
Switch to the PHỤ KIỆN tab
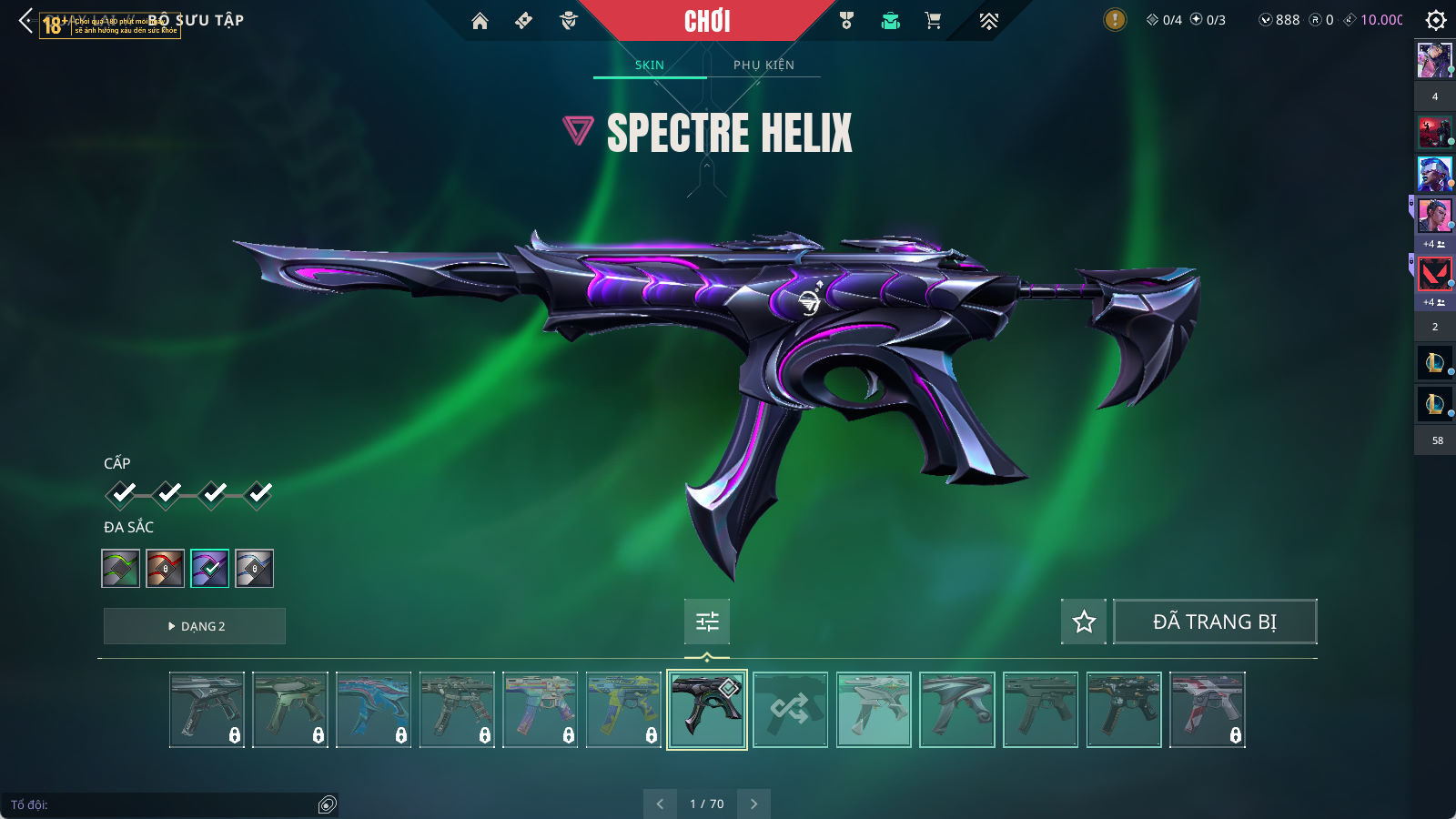tap(763, 65)
